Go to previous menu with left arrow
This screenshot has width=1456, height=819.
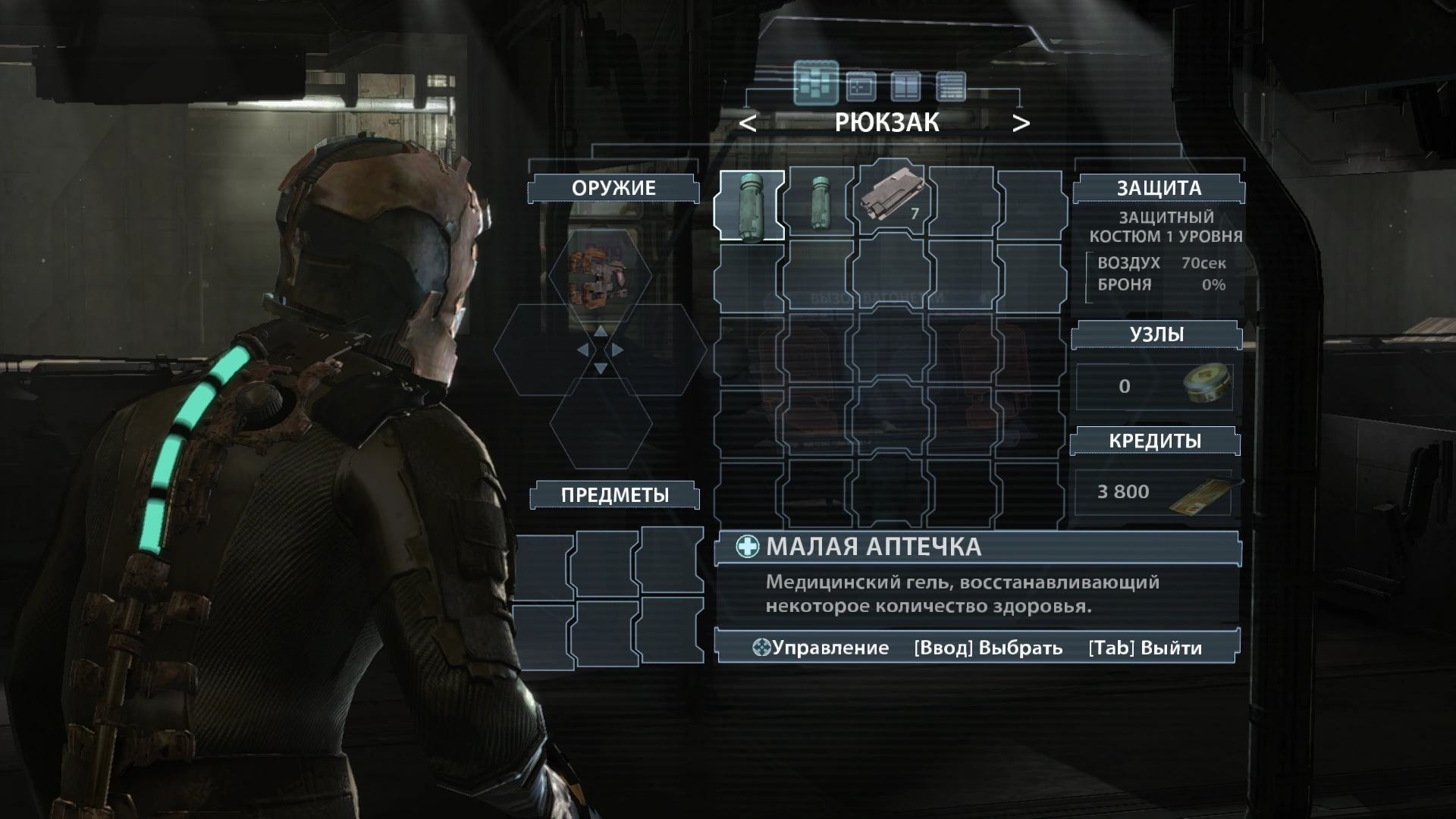point(748,123)
